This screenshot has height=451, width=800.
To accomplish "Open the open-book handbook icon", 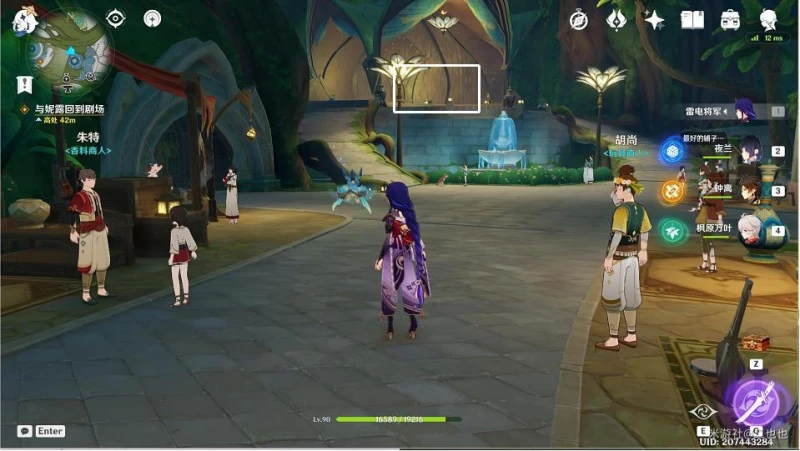I will coord(692,20).
